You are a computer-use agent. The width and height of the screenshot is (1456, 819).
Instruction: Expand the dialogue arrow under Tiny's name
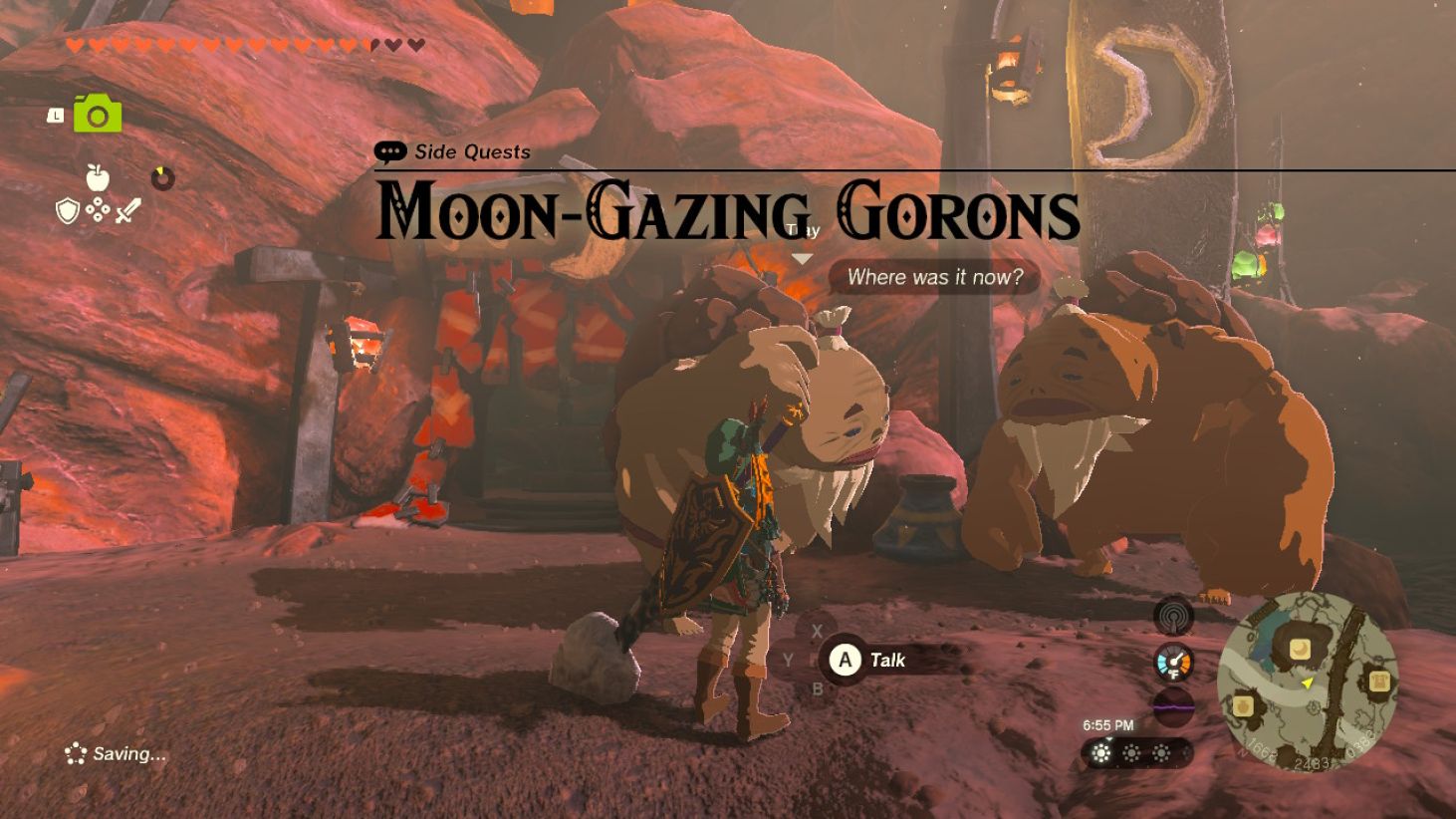[x=801, y=256]
